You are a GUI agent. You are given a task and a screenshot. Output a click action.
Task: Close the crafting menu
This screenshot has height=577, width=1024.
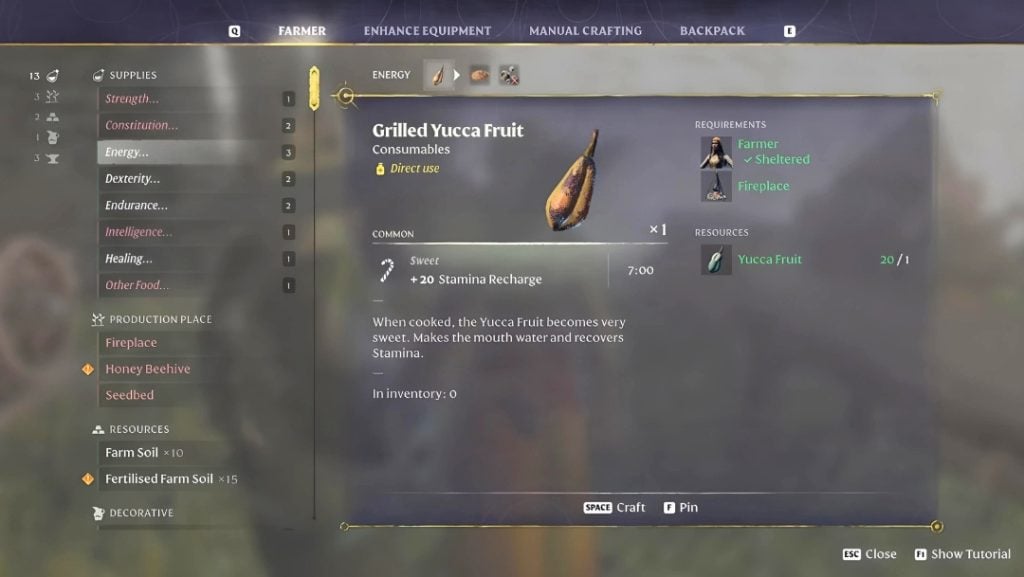pyautogui.click(x=870, y=554)
